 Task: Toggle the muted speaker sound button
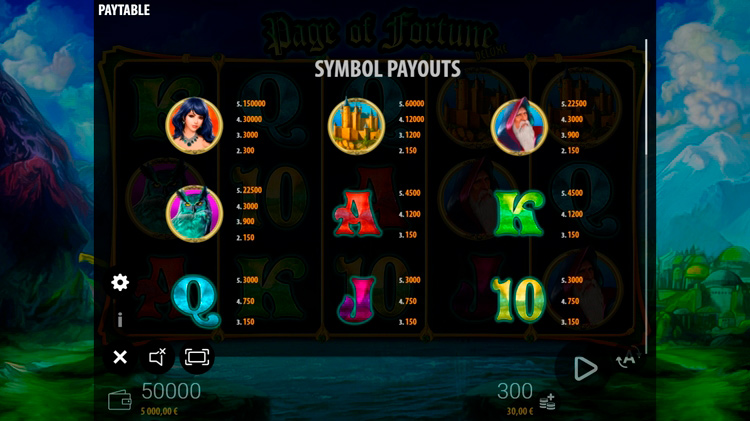coord(158,357)
